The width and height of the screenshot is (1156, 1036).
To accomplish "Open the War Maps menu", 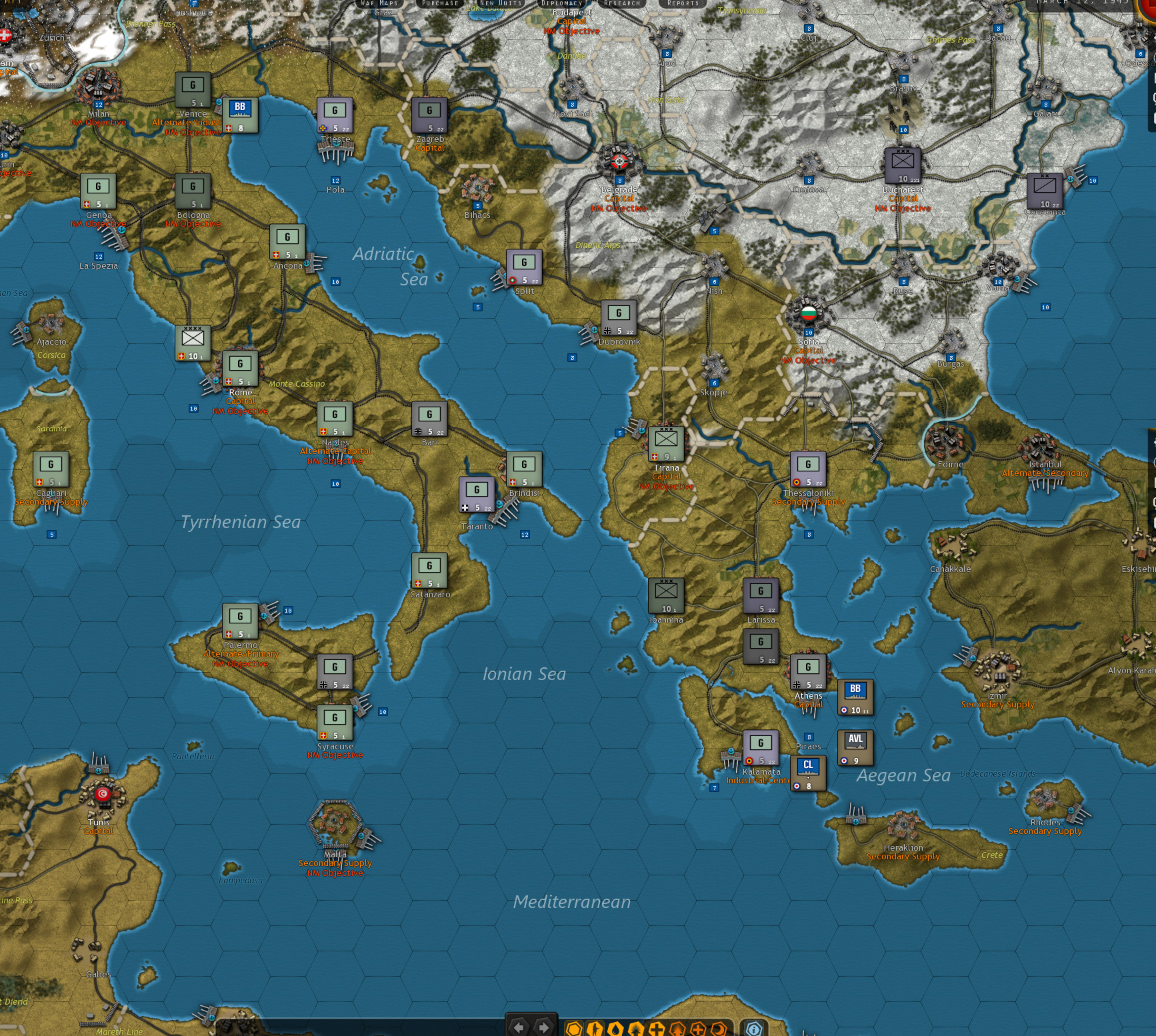I will 379,3.
